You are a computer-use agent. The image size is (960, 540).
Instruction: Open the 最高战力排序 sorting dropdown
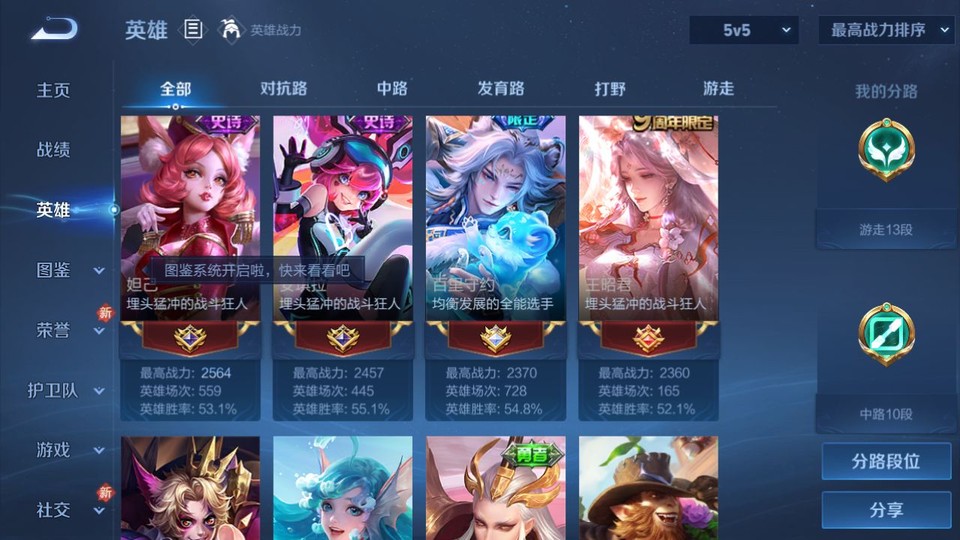tap(886, 30)
